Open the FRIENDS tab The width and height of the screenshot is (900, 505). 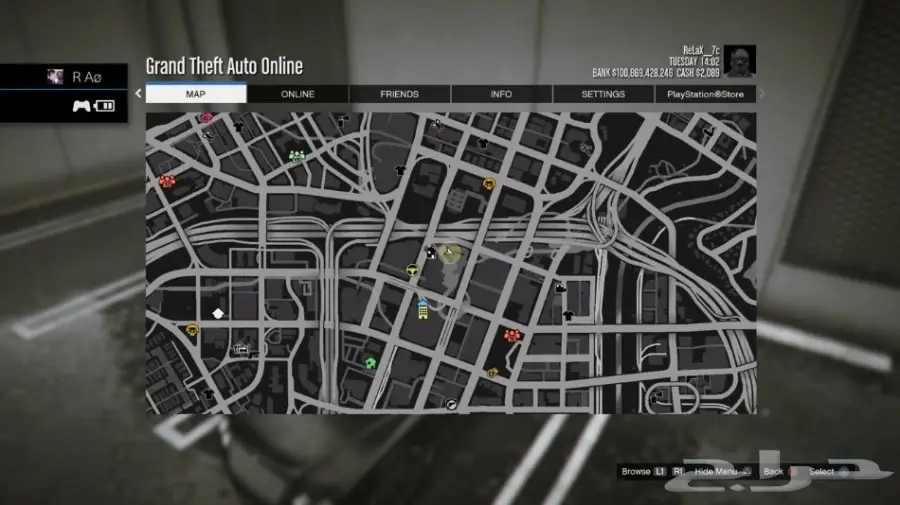(x=399, y=94)
